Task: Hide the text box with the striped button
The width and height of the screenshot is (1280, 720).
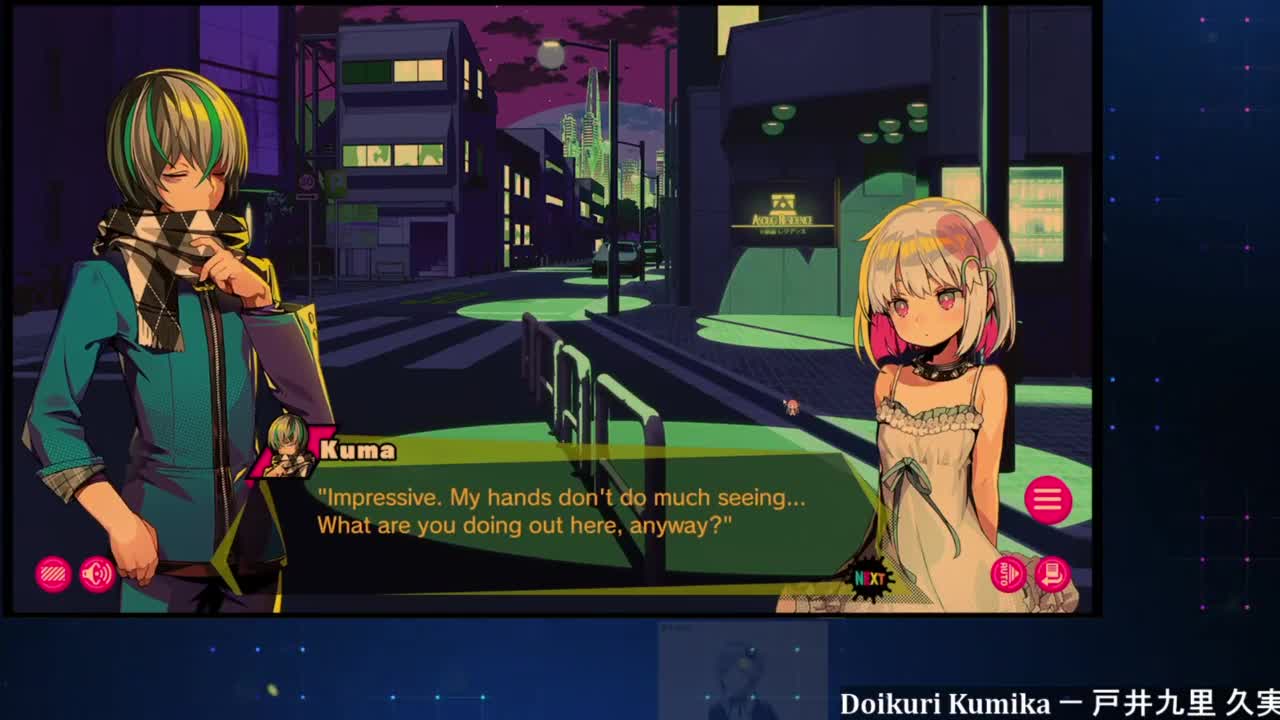Action: (x=53, y=574)
